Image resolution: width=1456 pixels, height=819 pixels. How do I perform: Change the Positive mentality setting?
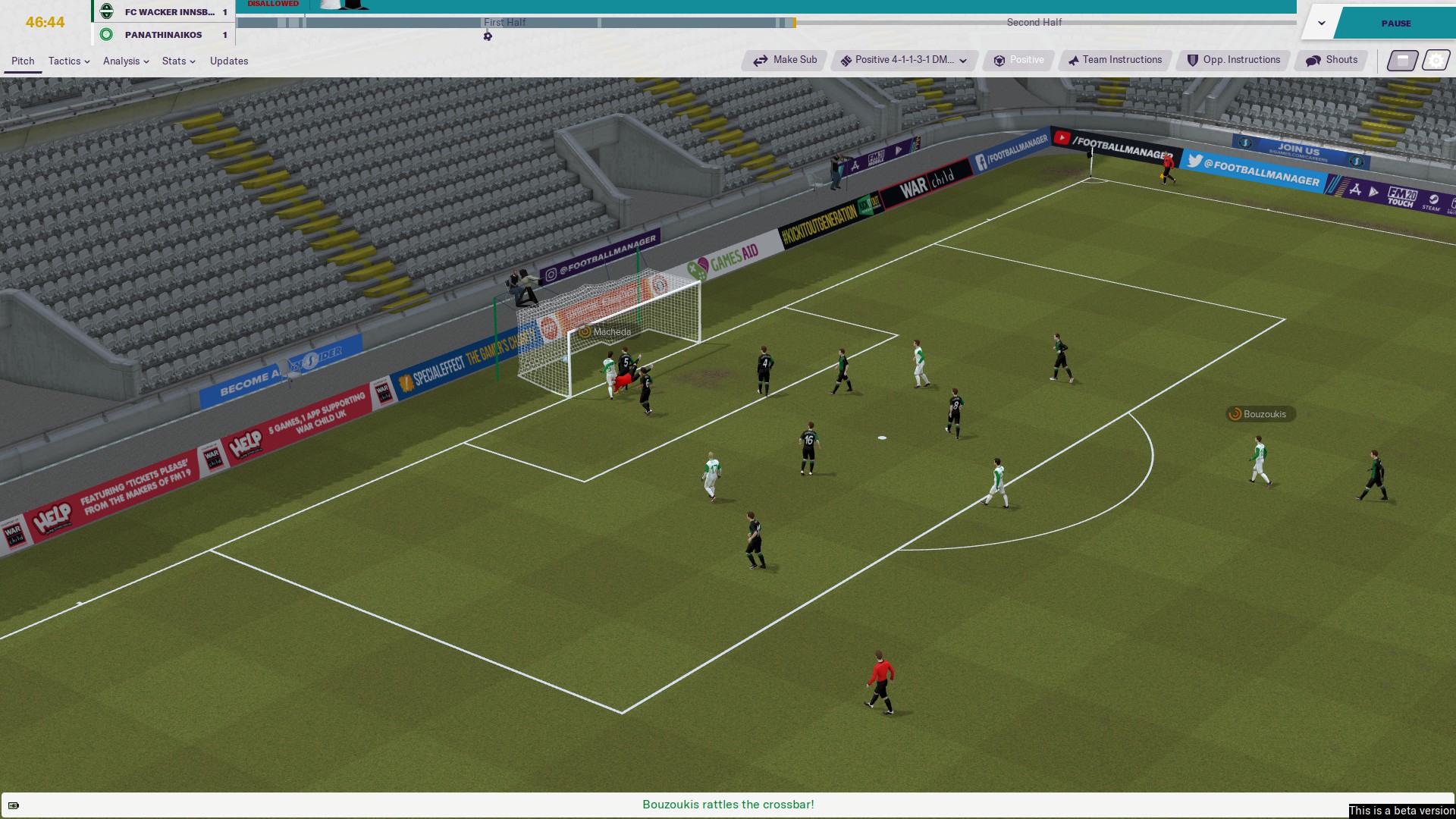pyautogui.click(x=1018, y=60)
